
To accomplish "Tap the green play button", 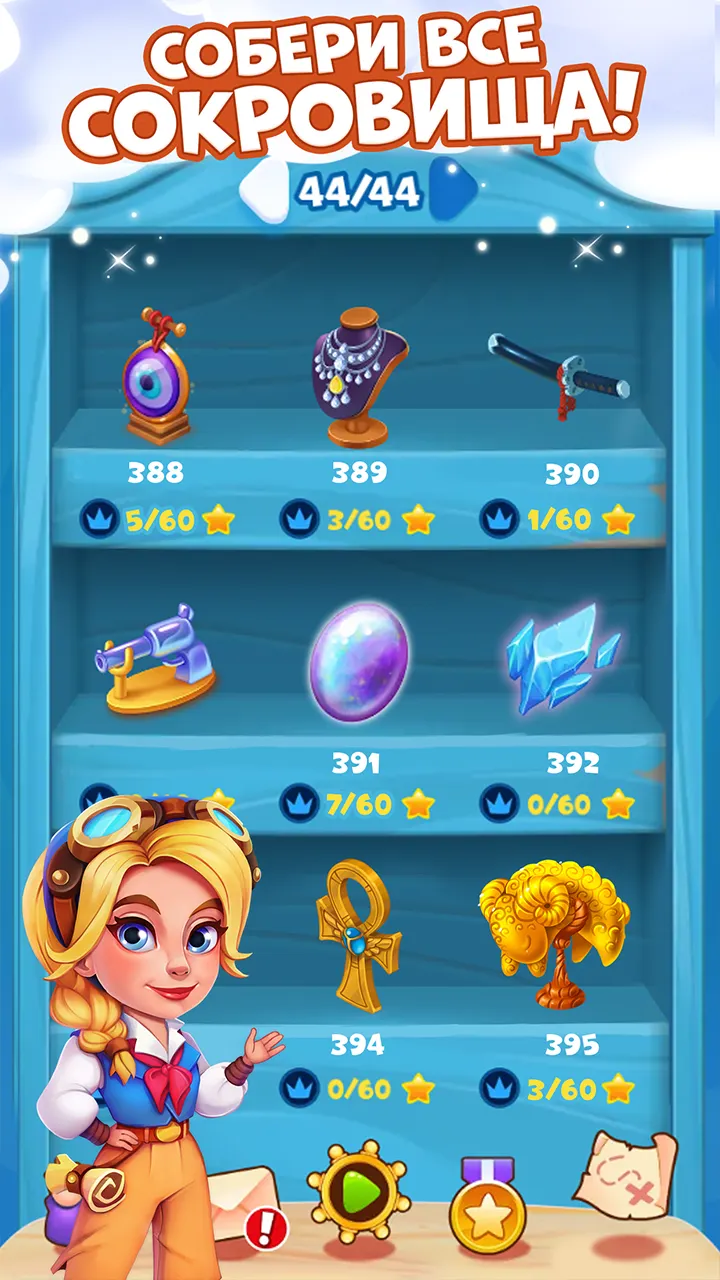I will 359,1190.
